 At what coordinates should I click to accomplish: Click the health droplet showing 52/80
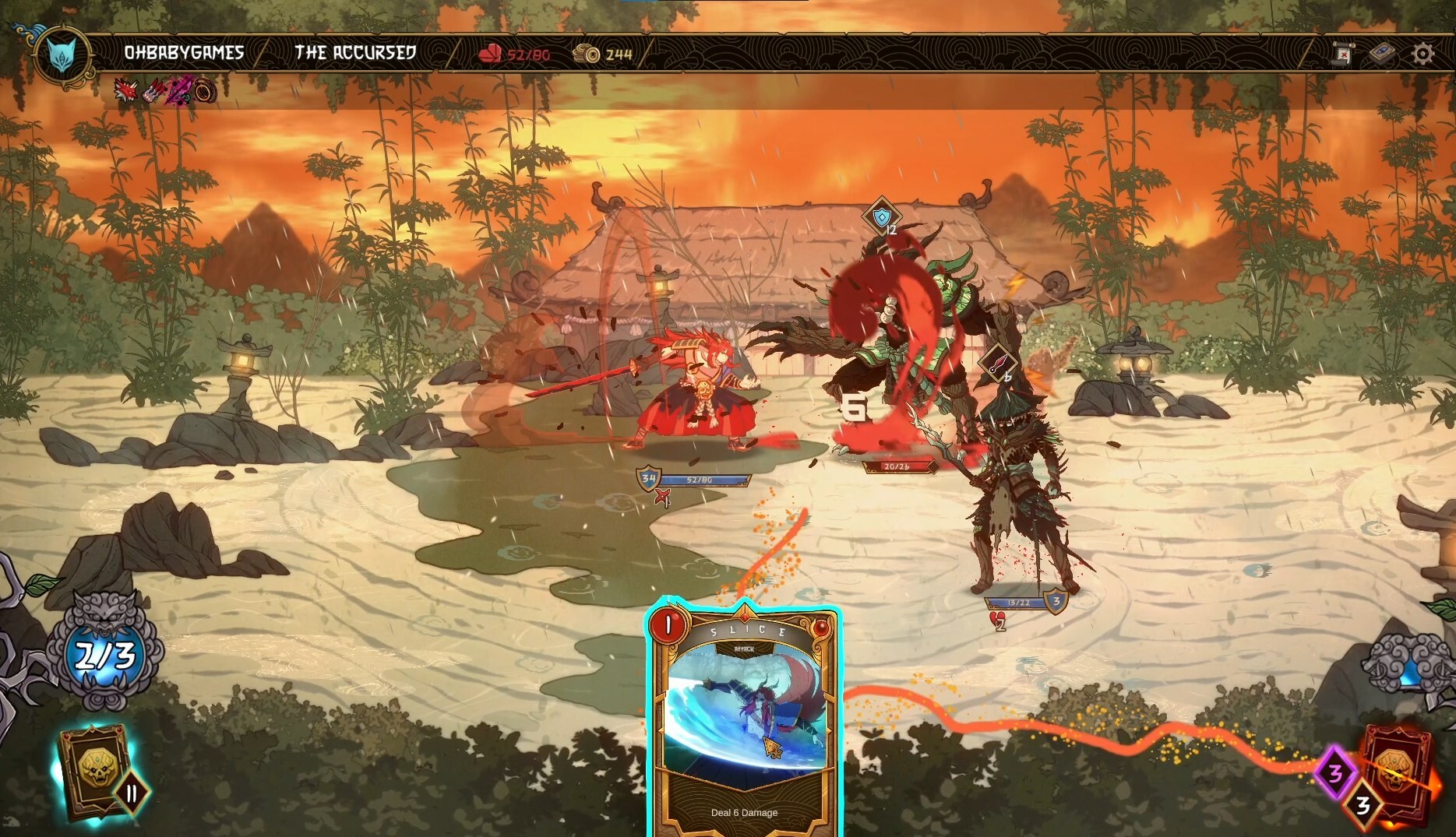tap(513, 55)
